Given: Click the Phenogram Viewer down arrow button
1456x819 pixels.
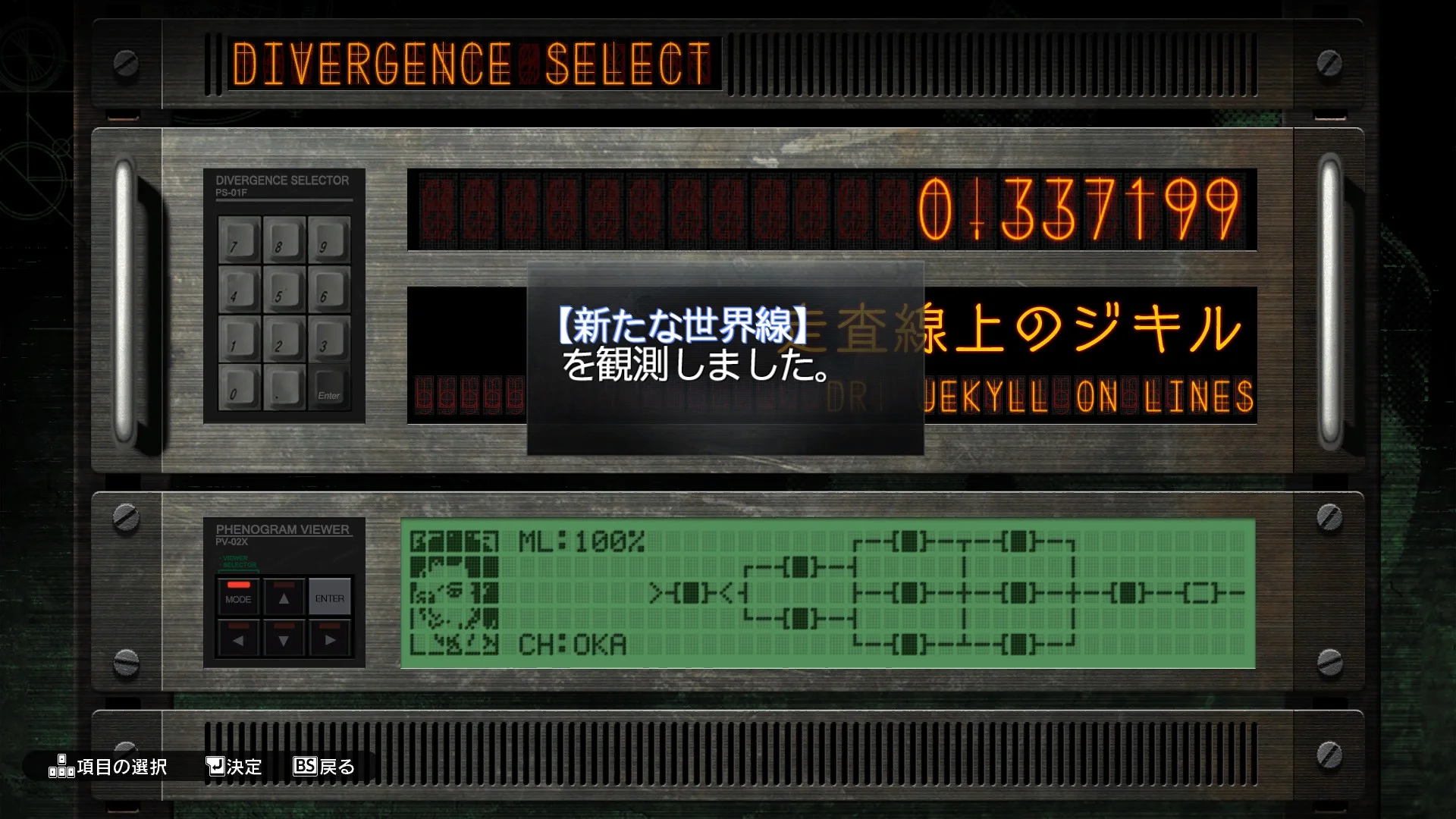Looking at the screenshot, I should [284, 638].
